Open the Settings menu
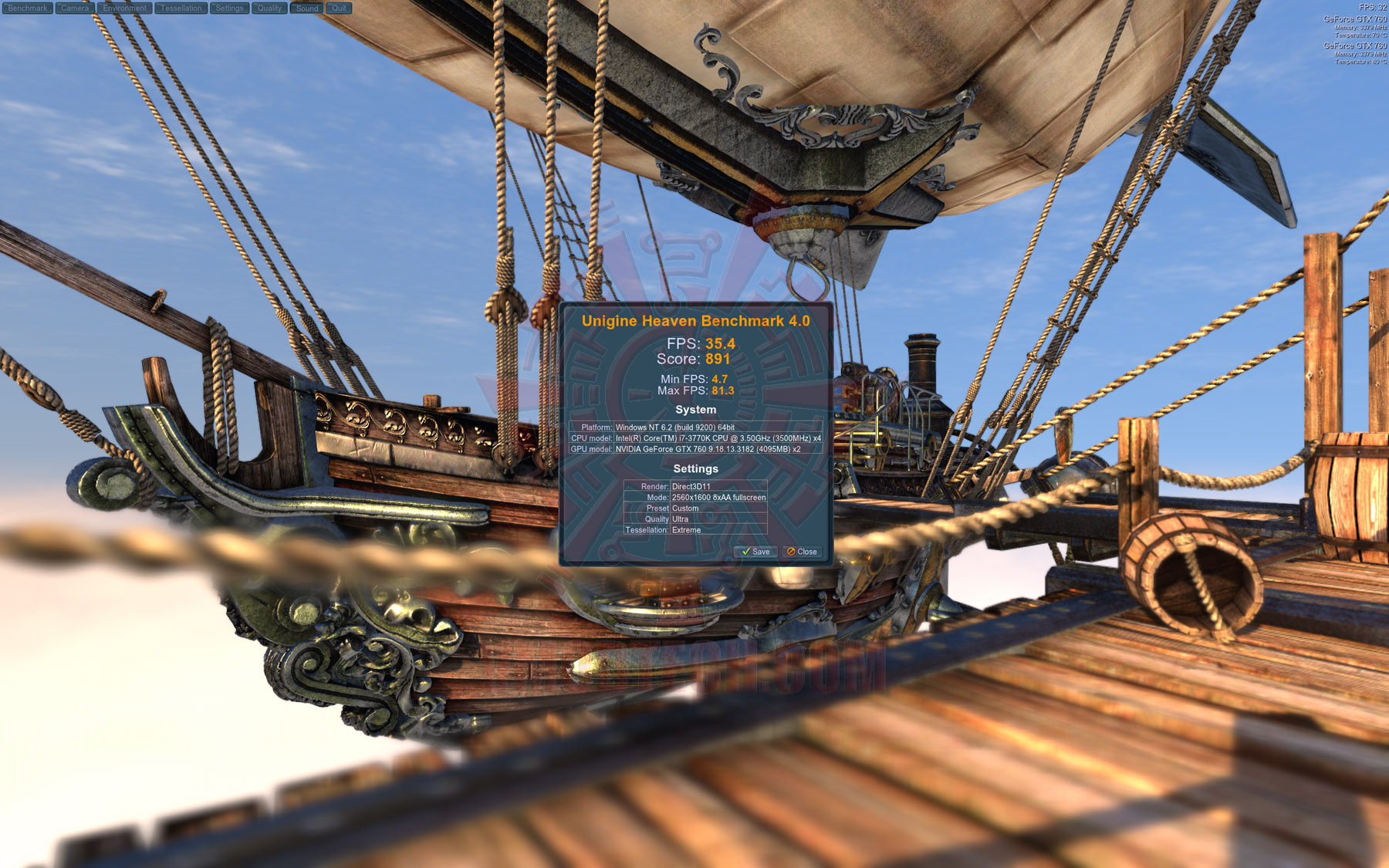The image size is (1389, 868). 229,8
